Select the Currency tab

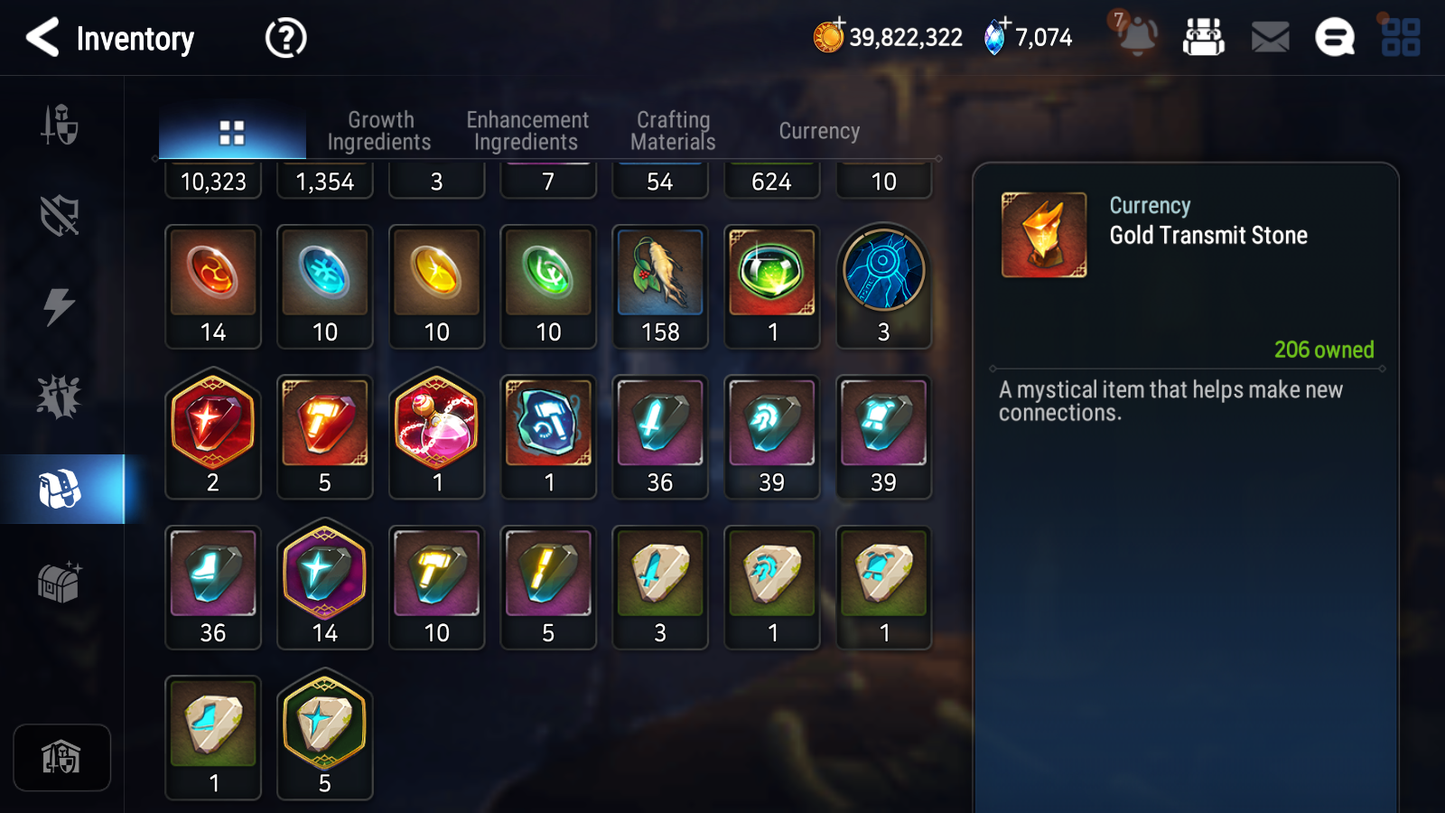pos(819,131)
